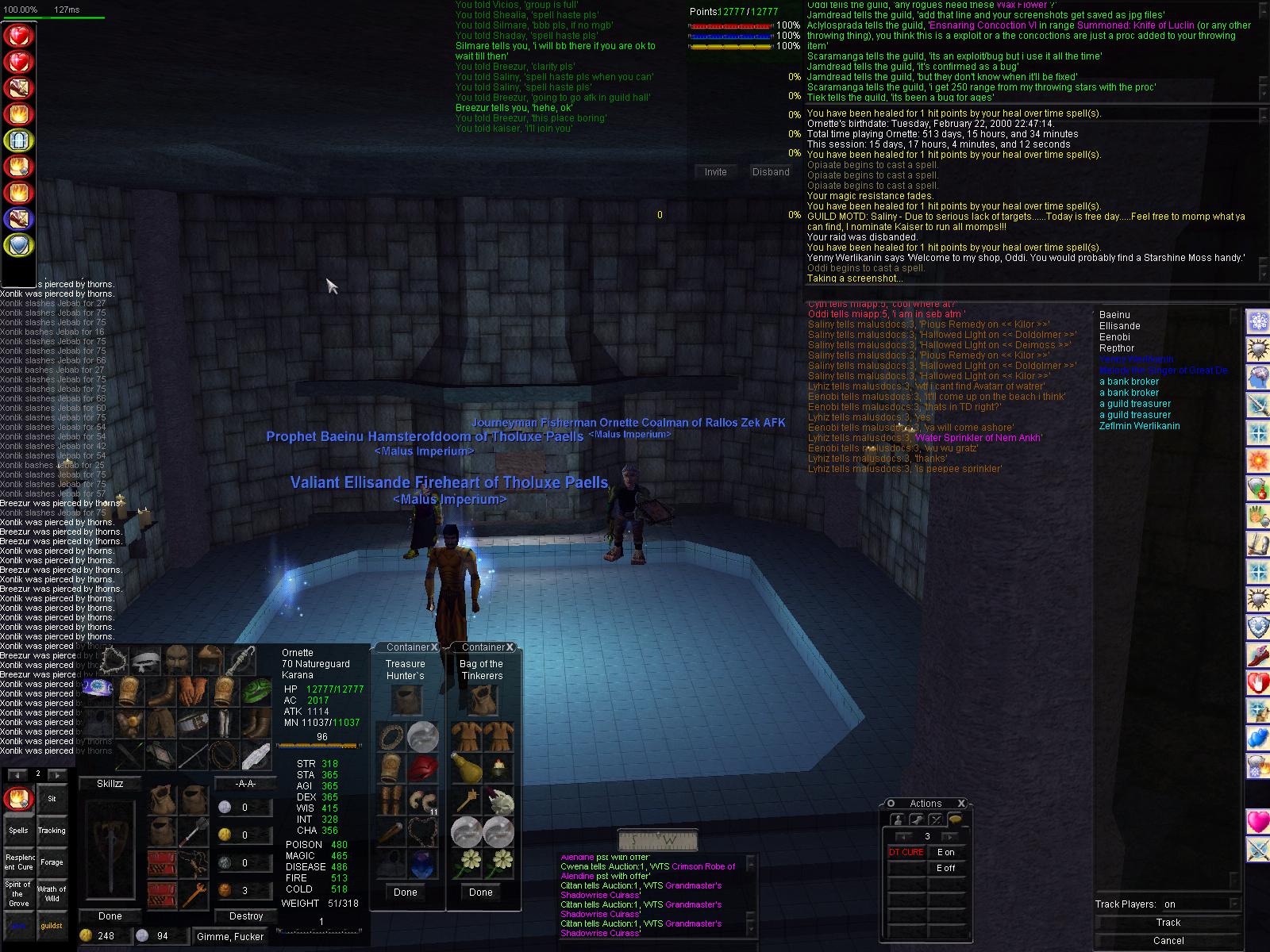1270x952 pixels.
Task: Cast Wrath of Wild from the hotbar
Action: [52, 893]
